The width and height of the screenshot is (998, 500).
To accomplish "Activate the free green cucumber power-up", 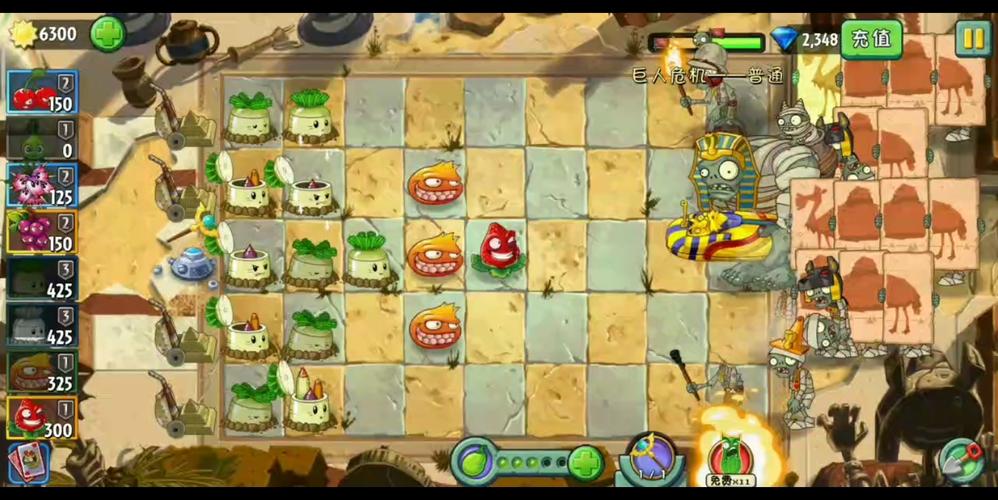I will pos(728,457).
